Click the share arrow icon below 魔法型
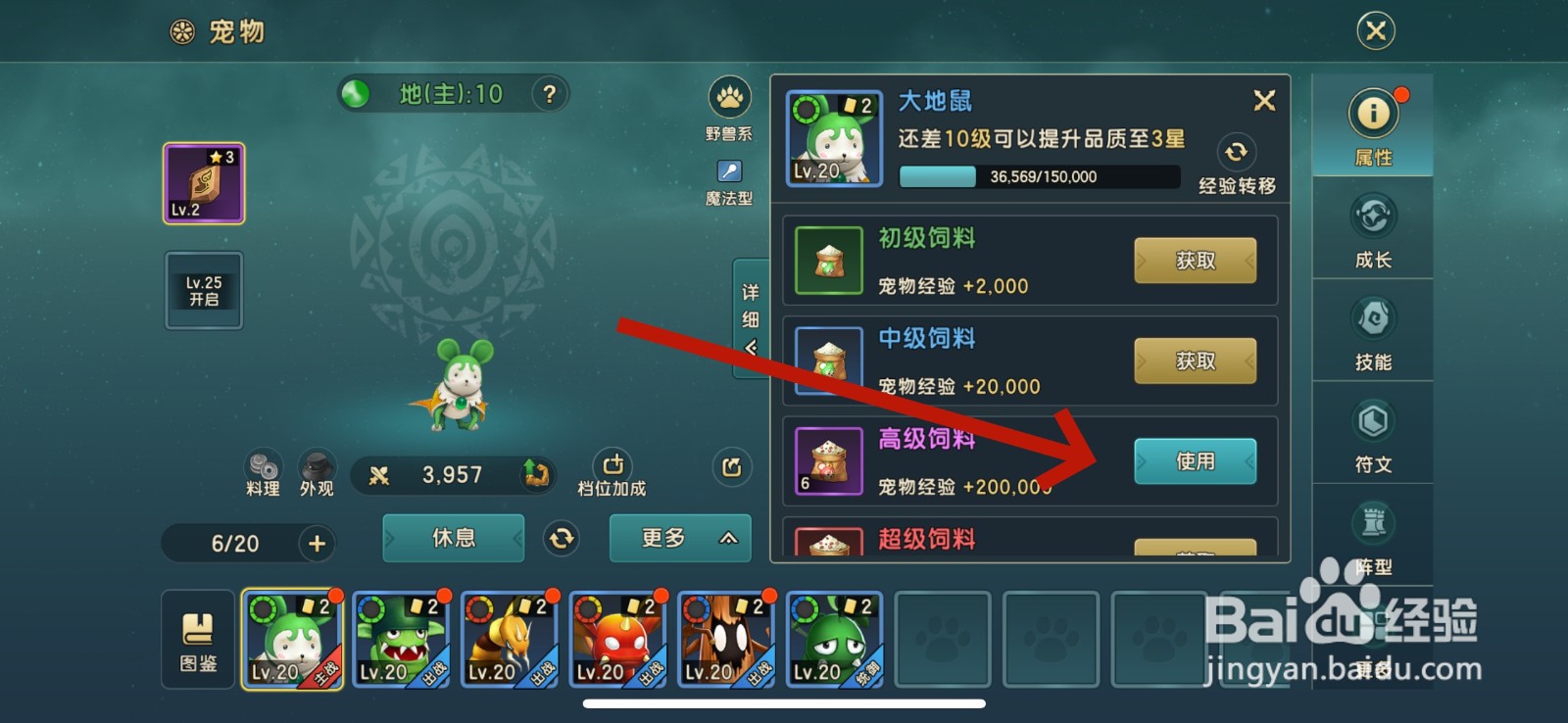 click(x=731, y=468)
